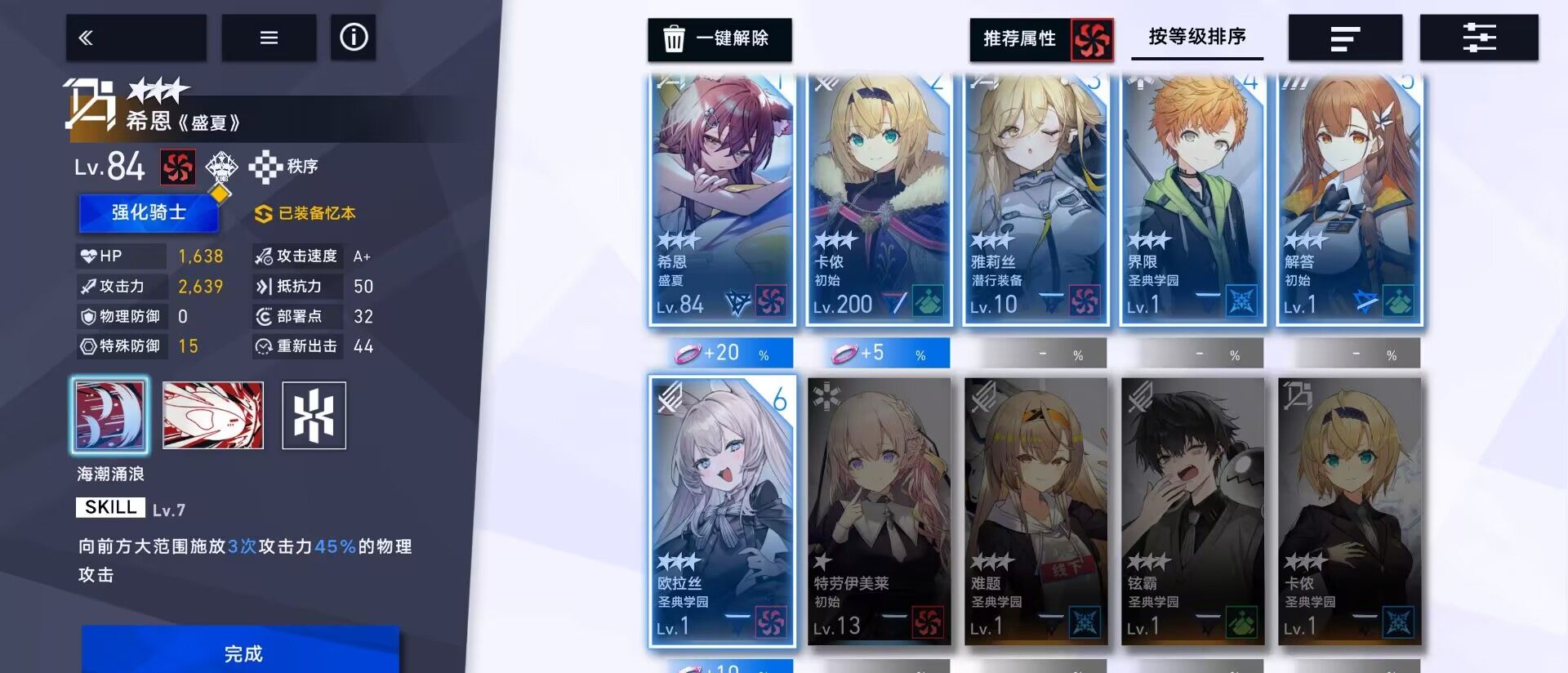The height and width of the screenshot is (673, 1568).
Task: Click the filter sliders icon top right
Action: pyautogui.click(x=1477, y=37)
